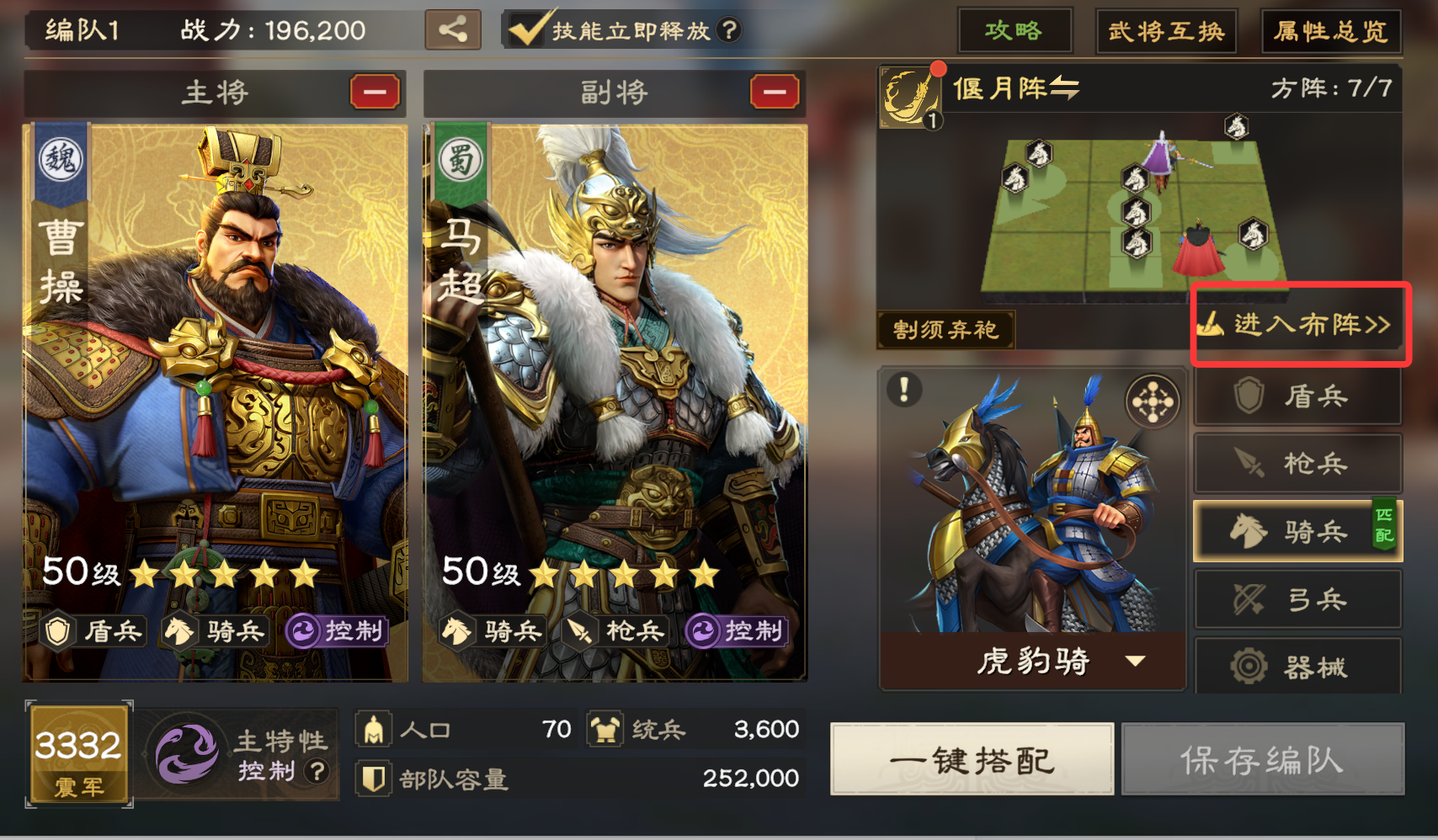
Task: Select the 盾兵 troop type icon
Action: pyautogui.click(x=1297, y=396)
